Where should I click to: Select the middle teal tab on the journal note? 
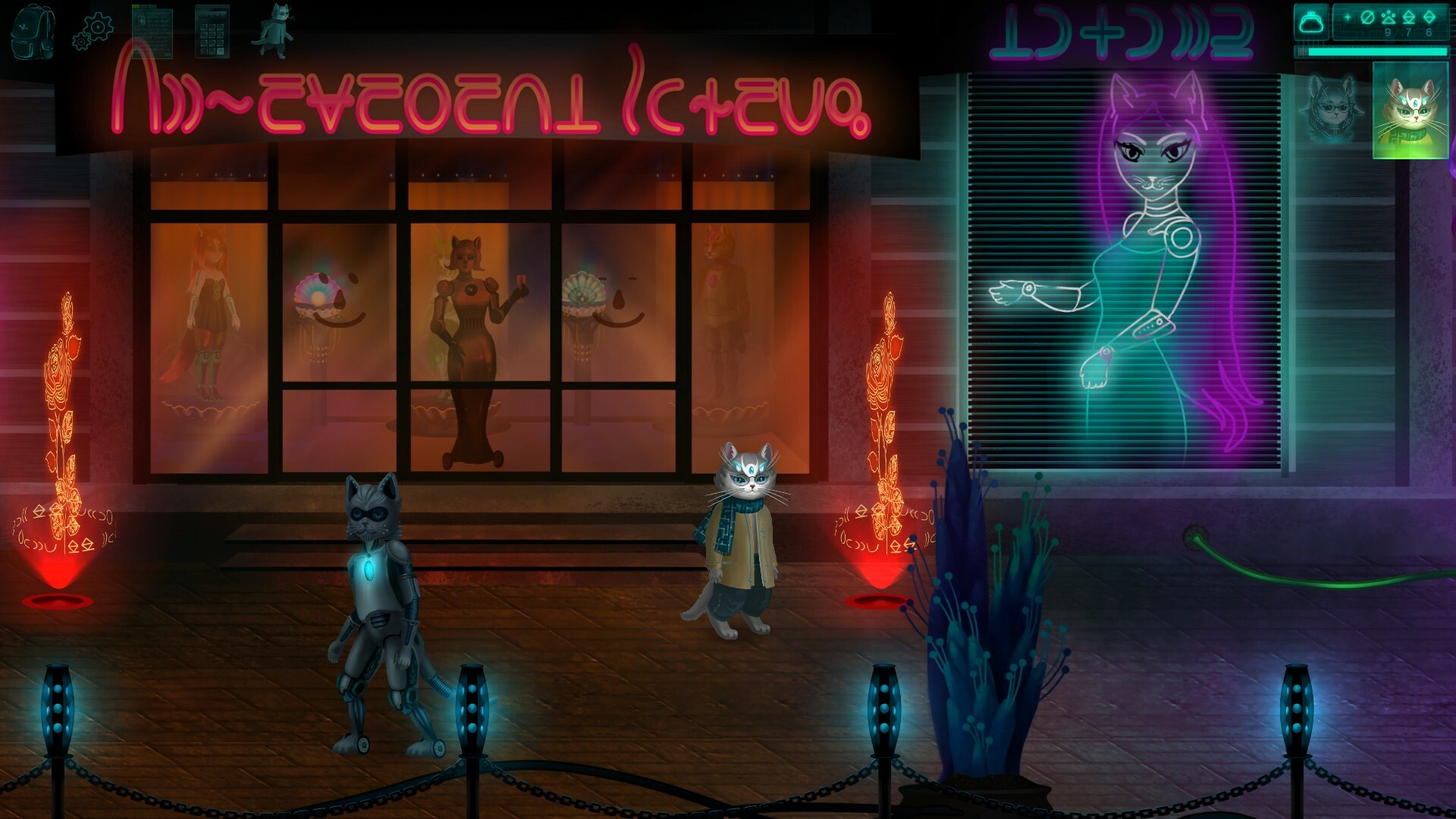[x=143, y=6]
